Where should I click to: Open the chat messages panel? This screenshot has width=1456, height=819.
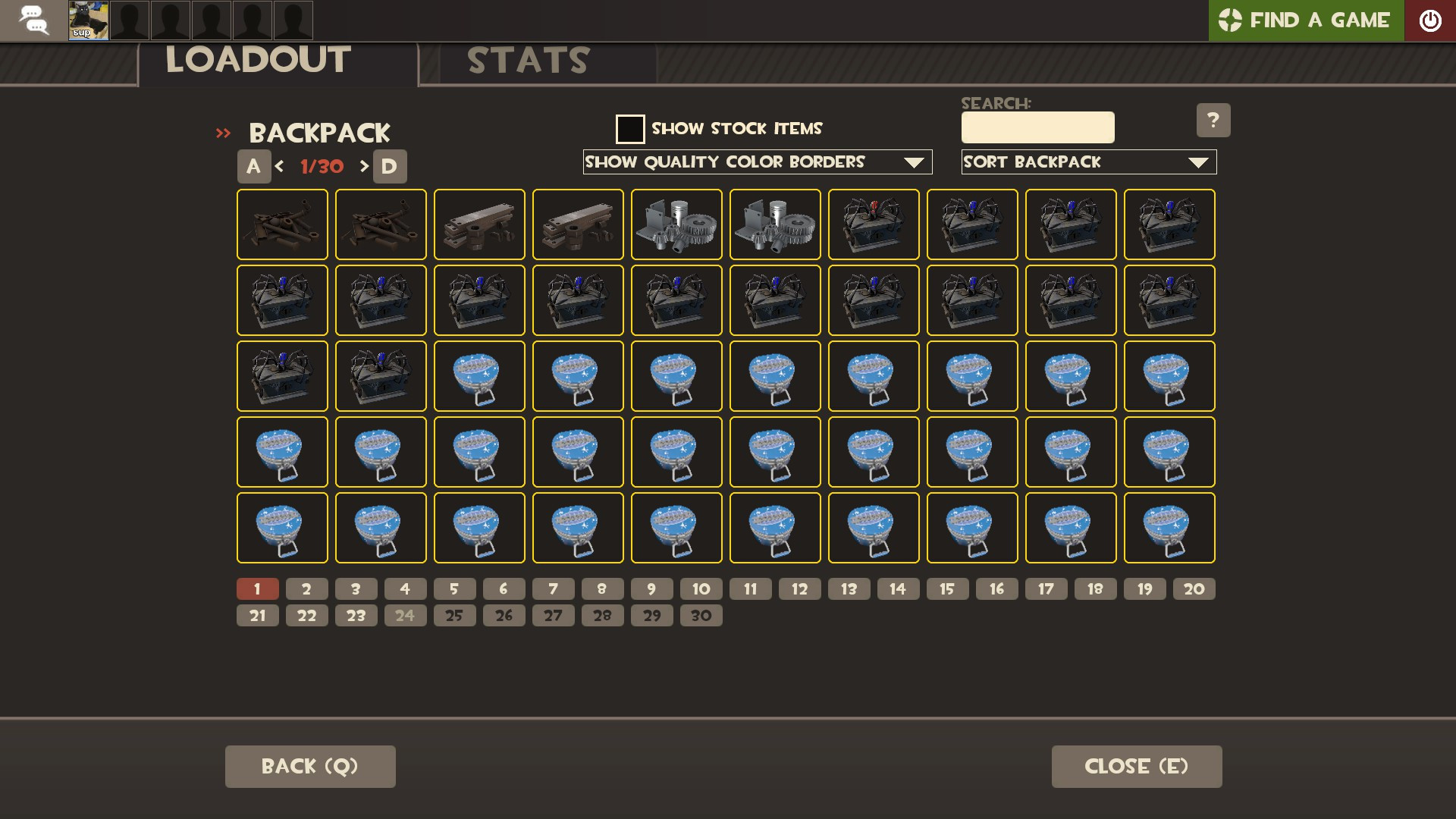pos(33,20)
